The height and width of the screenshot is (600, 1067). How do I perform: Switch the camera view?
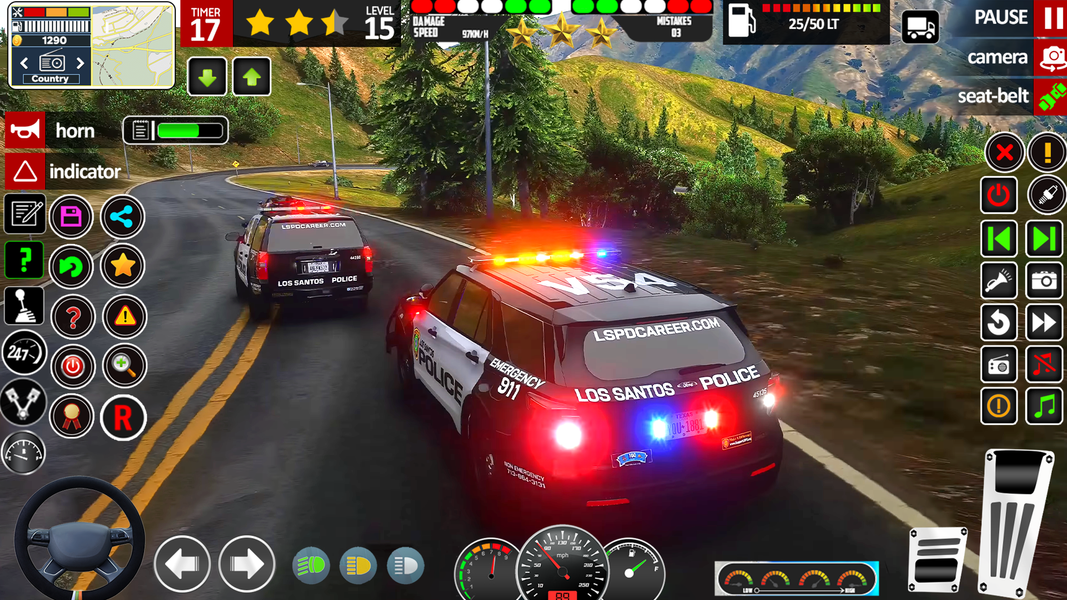1051,57
